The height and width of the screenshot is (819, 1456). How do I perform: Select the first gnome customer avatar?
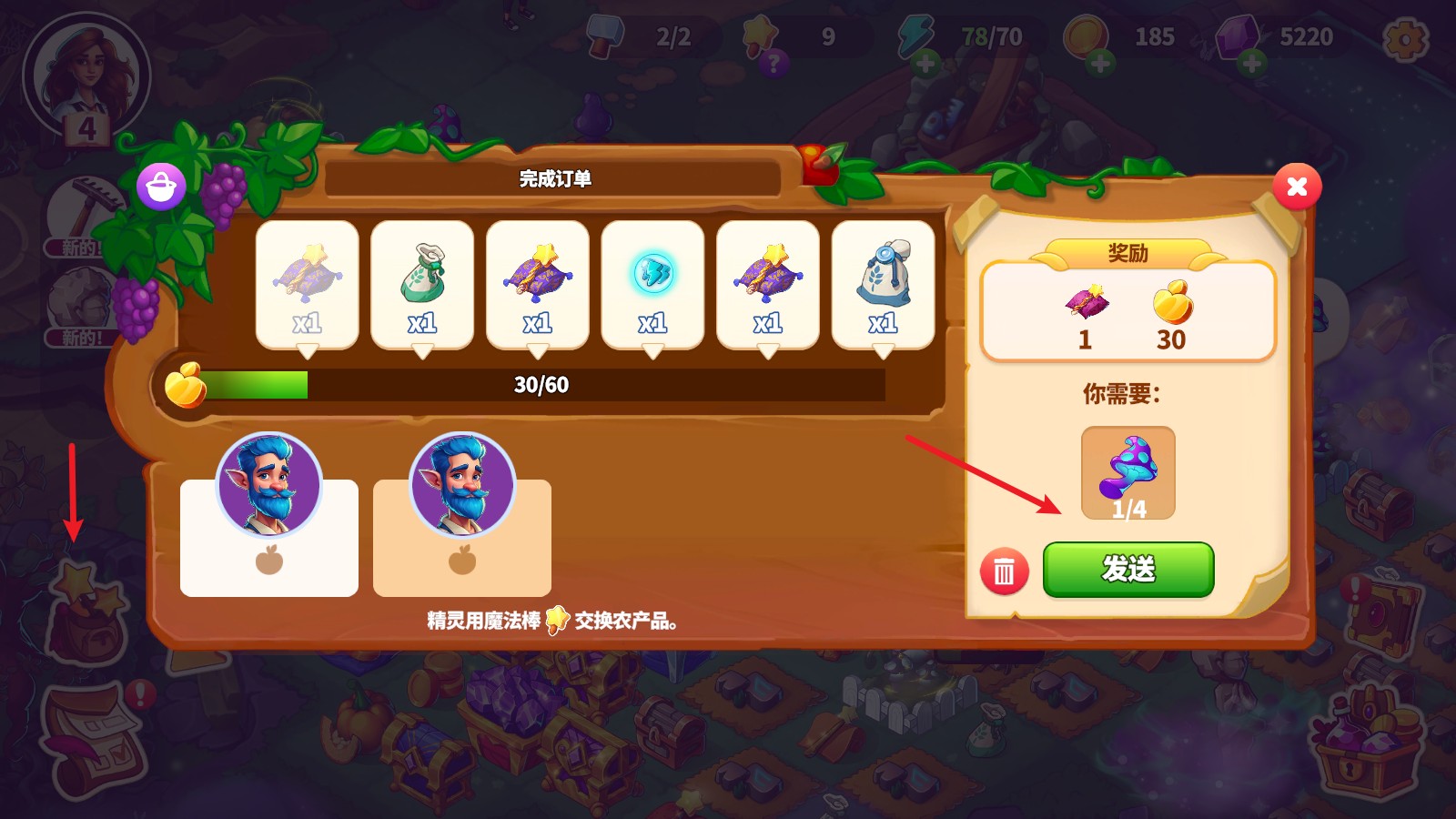click(268, 485)
